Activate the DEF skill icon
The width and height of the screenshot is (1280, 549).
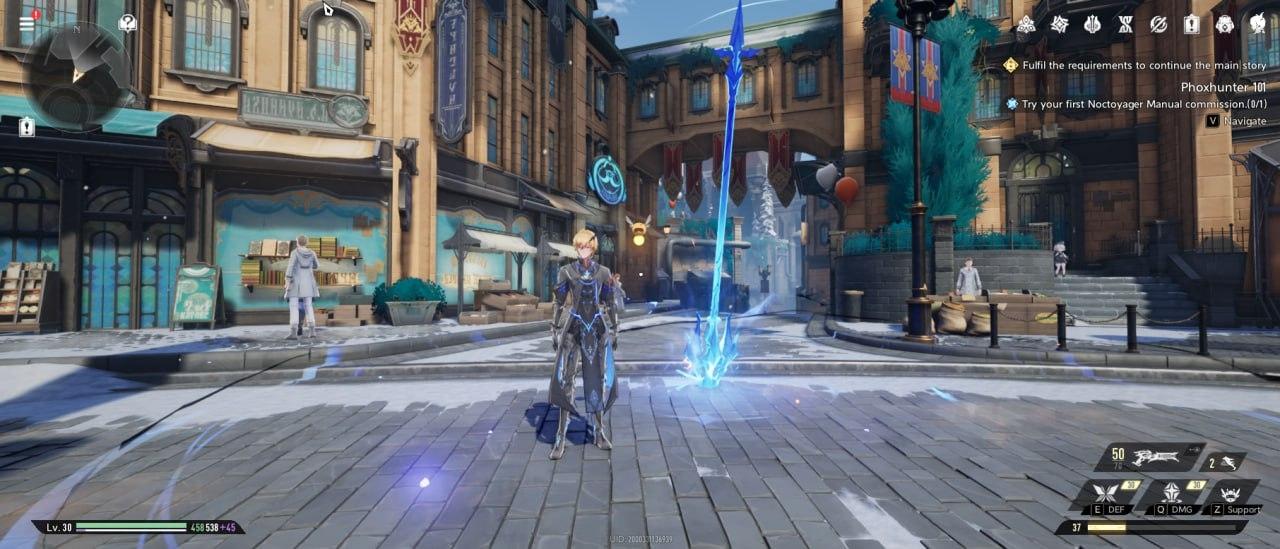(x=1106, y=494)
